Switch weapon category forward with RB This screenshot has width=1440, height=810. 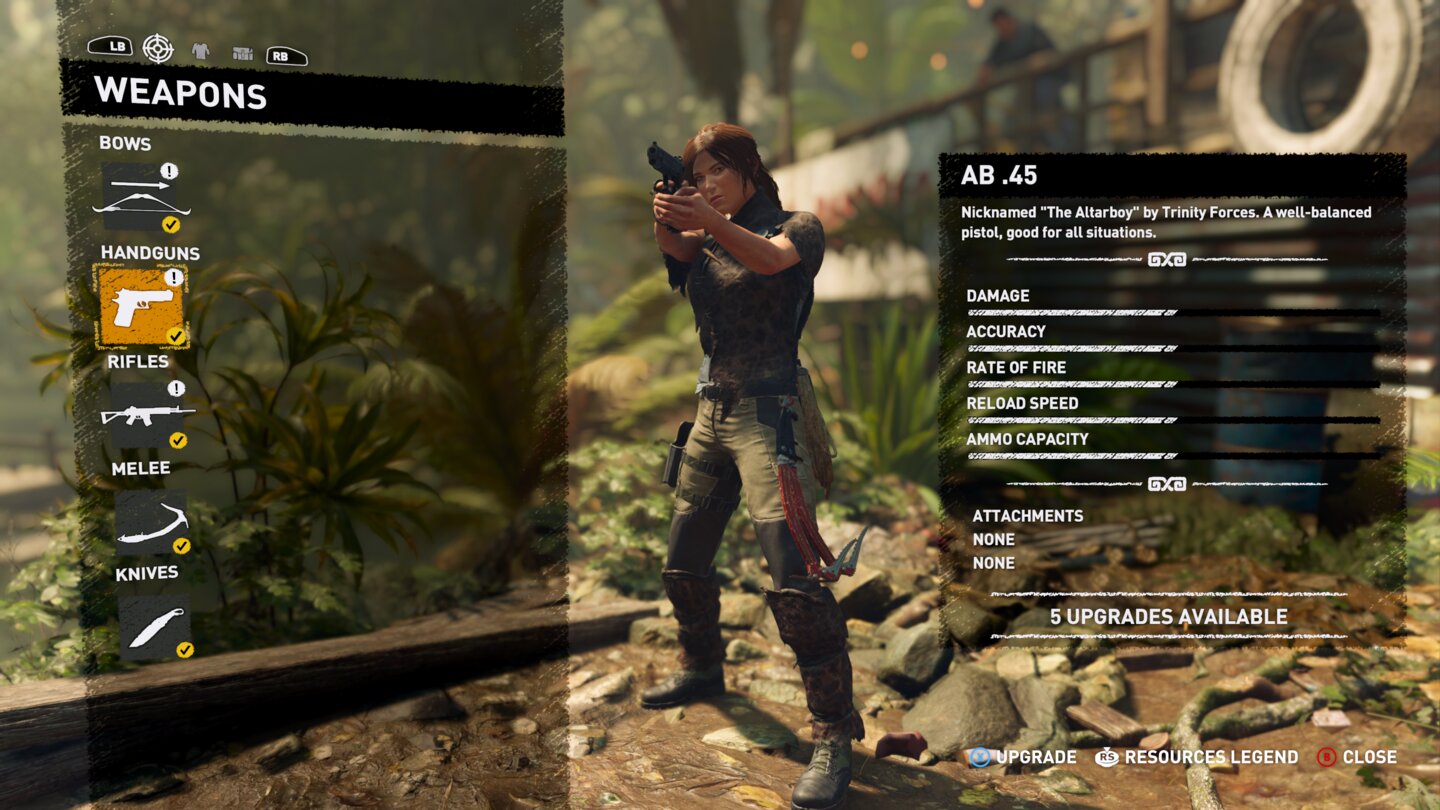click(286, 55)
